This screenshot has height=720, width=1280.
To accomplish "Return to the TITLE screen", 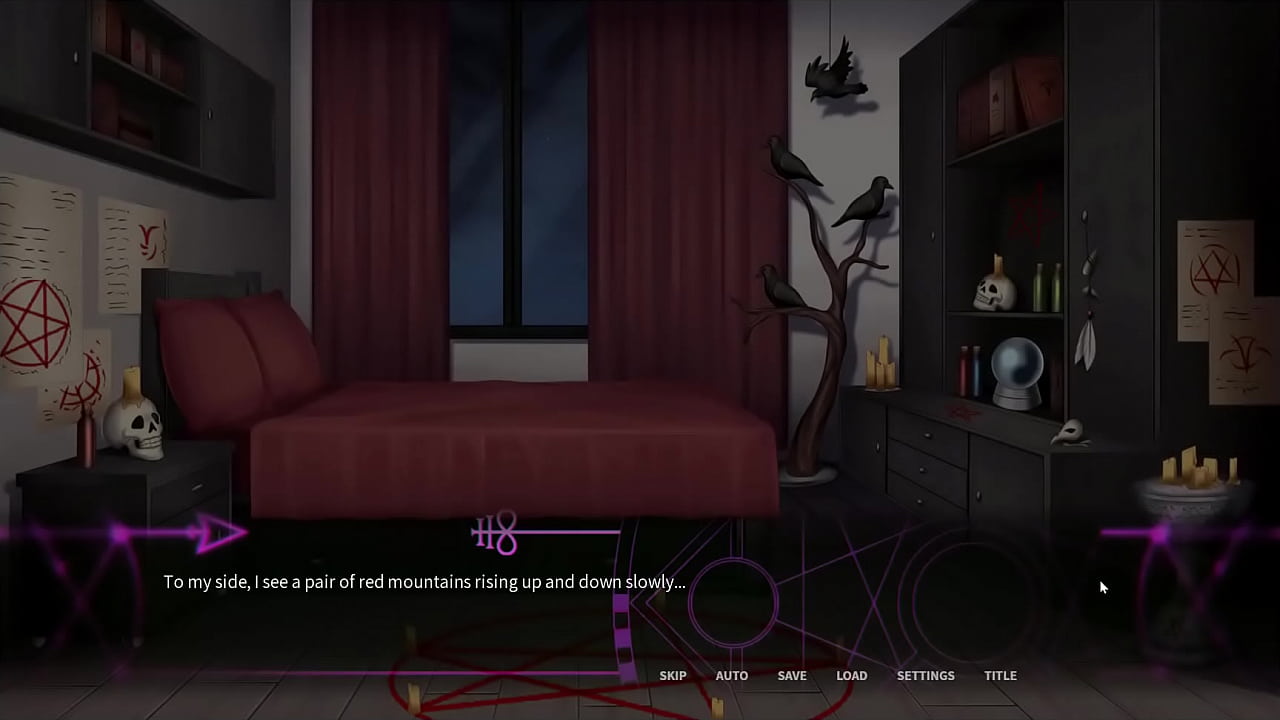I will pos(1000,675).
